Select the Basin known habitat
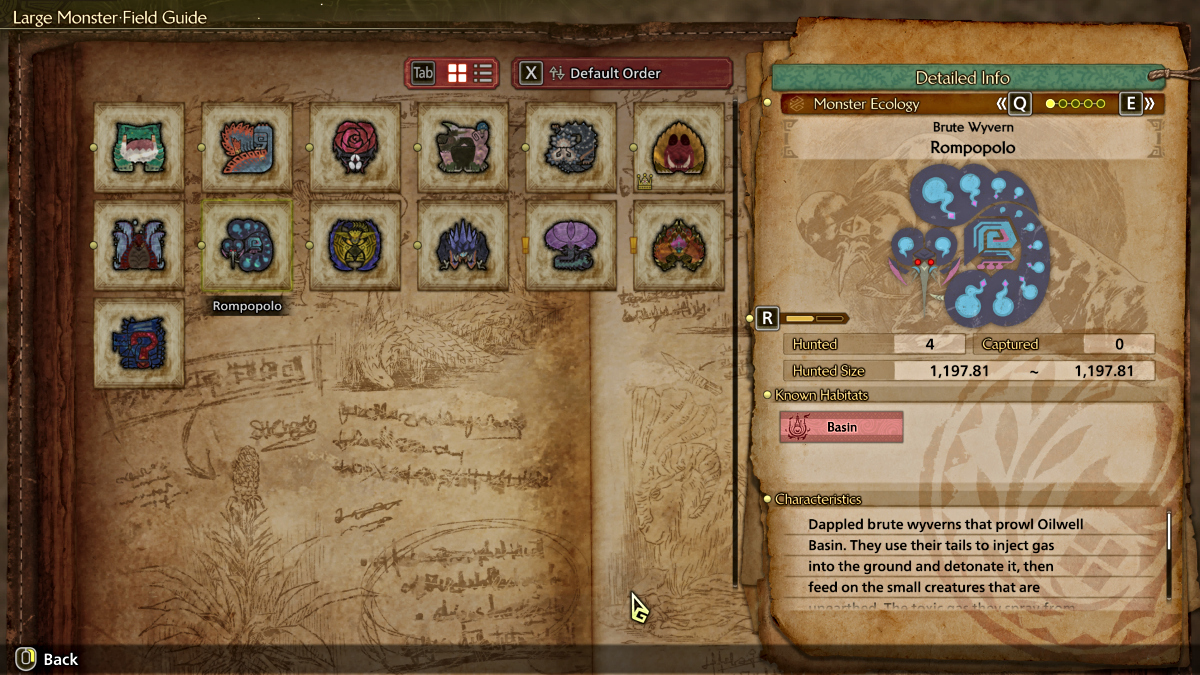This screenshot has height=675, width=1200. pyautogui.click(x=841, y=427)
